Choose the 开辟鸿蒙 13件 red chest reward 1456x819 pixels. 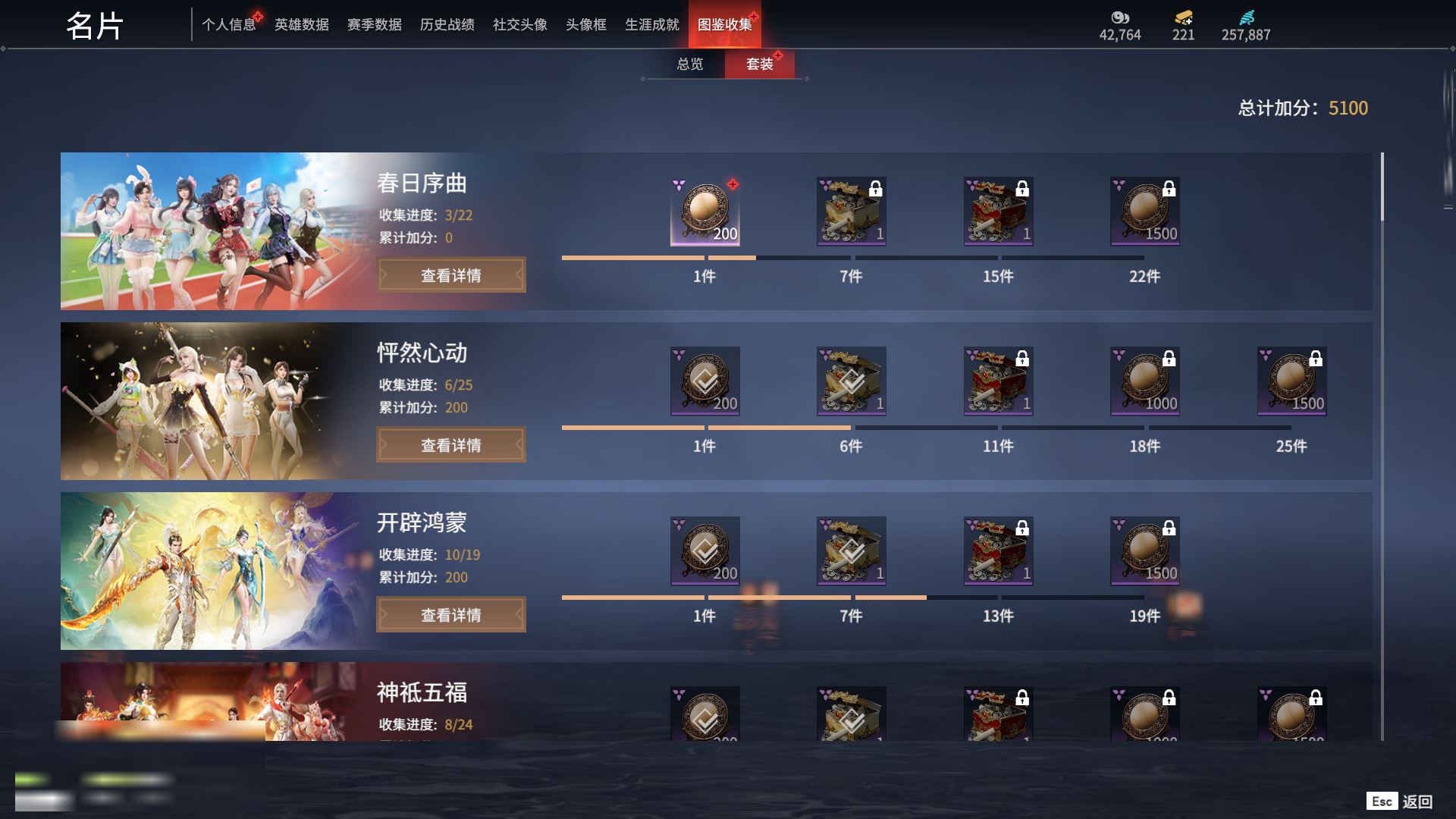[x=998, y=551]
